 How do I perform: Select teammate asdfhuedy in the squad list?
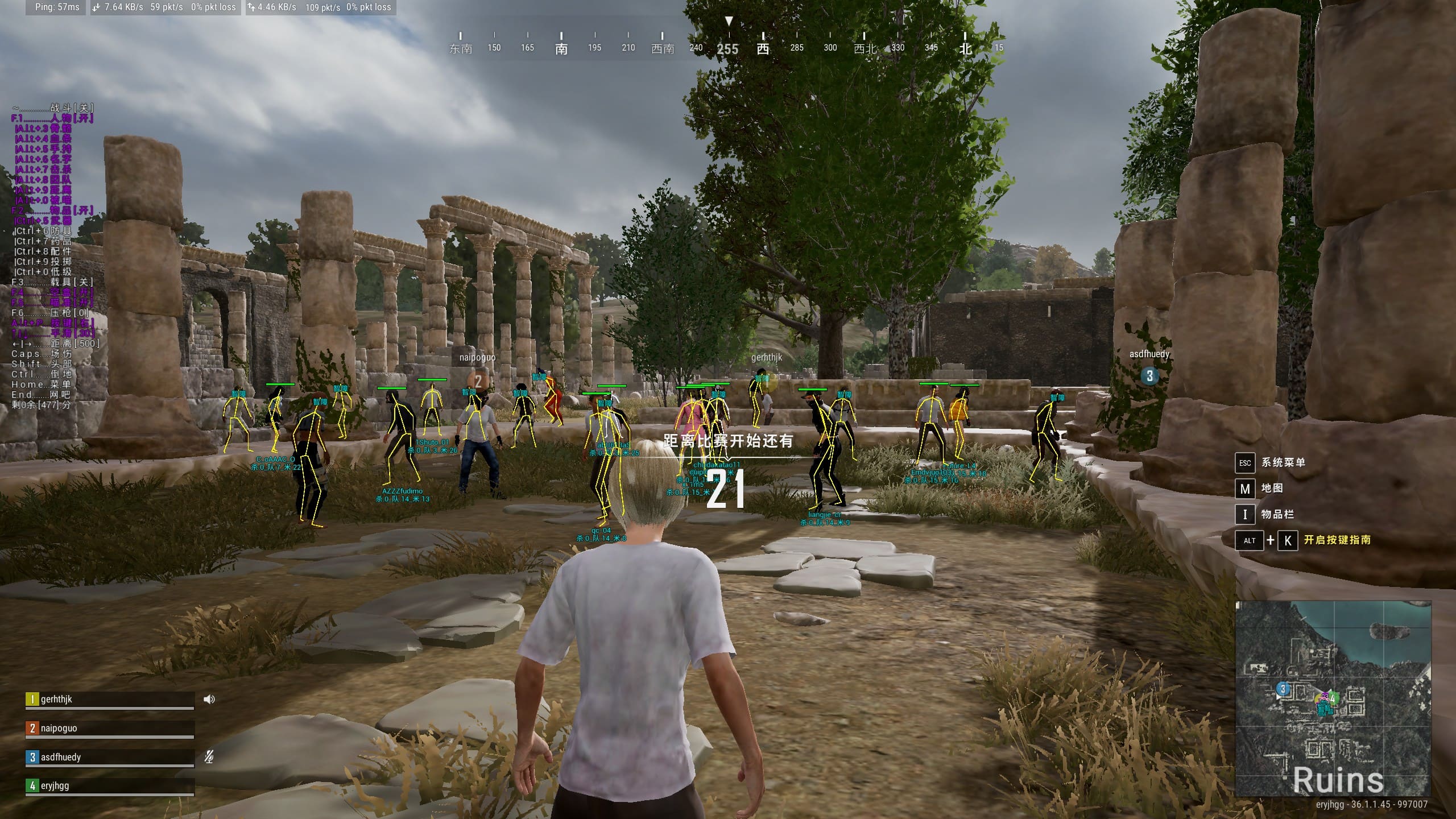[109, 757]
